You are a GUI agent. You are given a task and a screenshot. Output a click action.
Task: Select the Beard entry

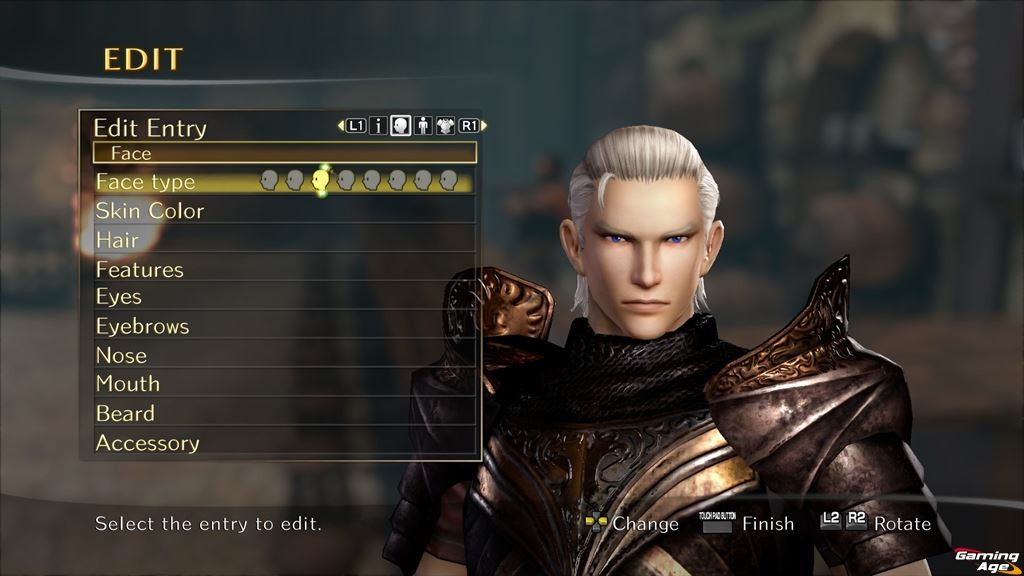click(125, 413)
